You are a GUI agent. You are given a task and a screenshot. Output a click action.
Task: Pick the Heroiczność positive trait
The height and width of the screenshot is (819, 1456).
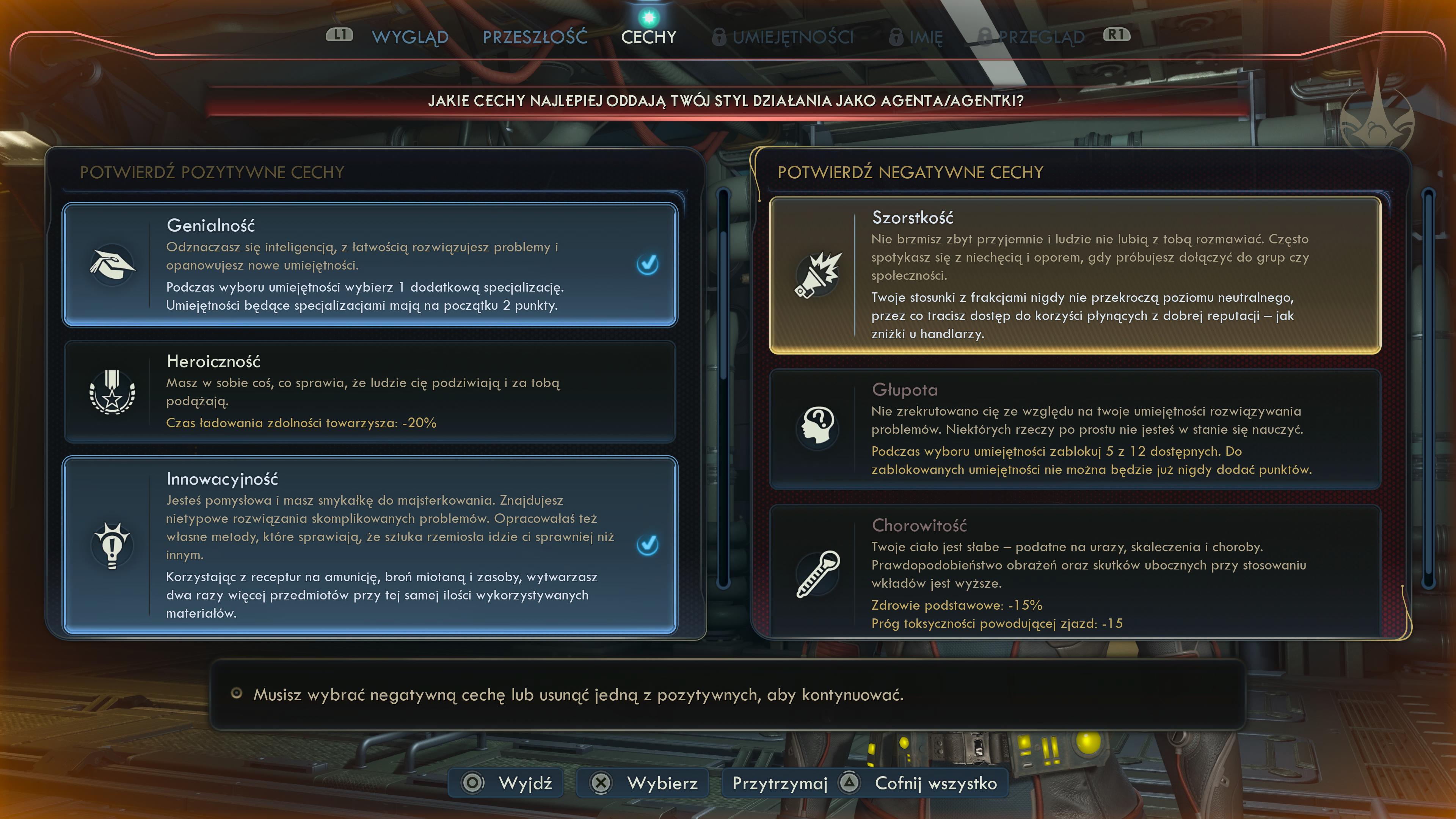tap(370, 391)
